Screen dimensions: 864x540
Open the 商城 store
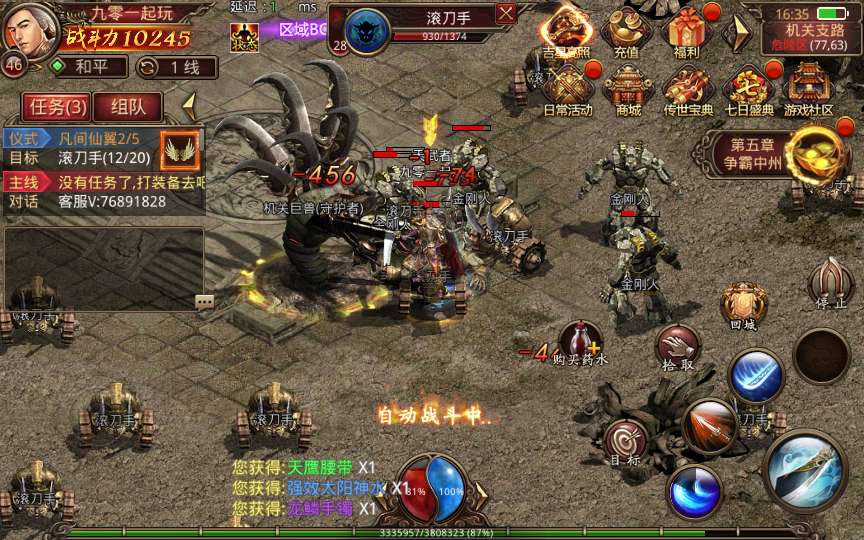tap(628, 90)
